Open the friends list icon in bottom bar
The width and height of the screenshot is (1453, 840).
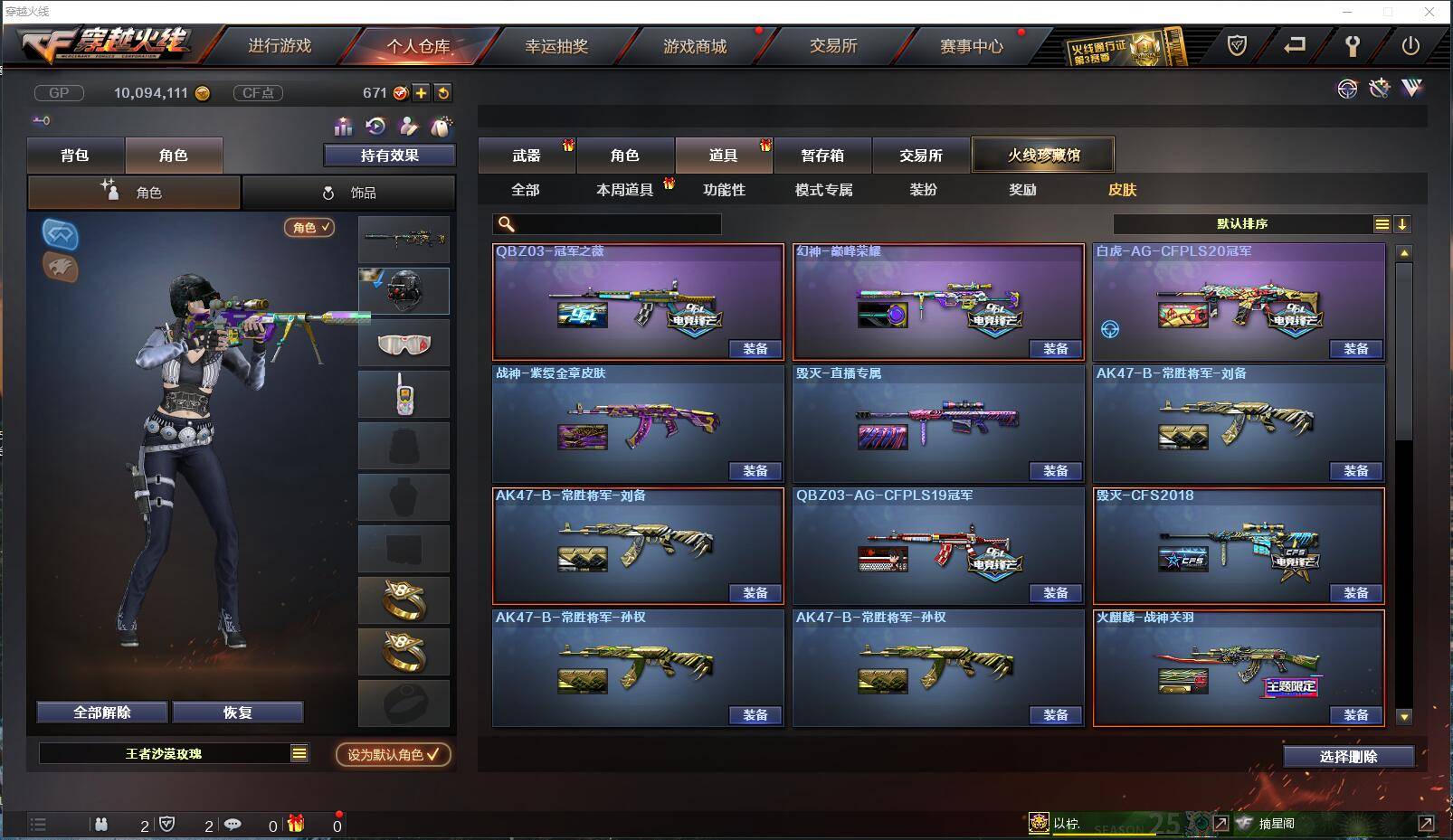pyautogui.click(x=102, y=824)
